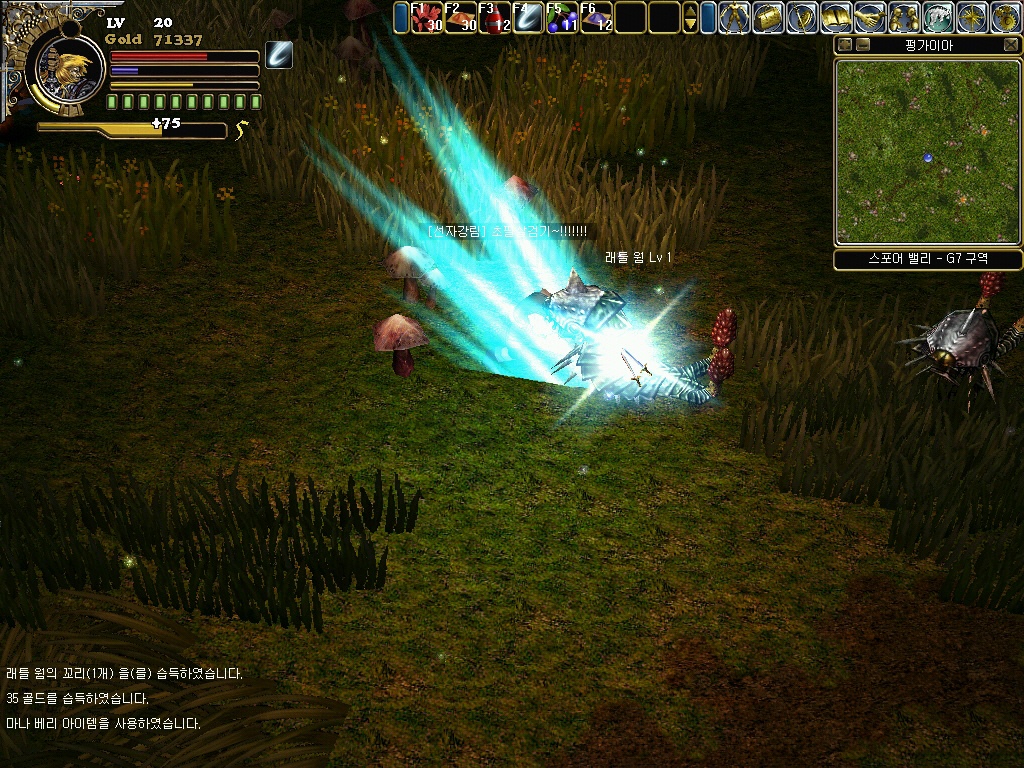Cycle the hotbar page with the arrows
Image resolution: width=1024 pixels, height=768 pixels.
tap(690, 17)
